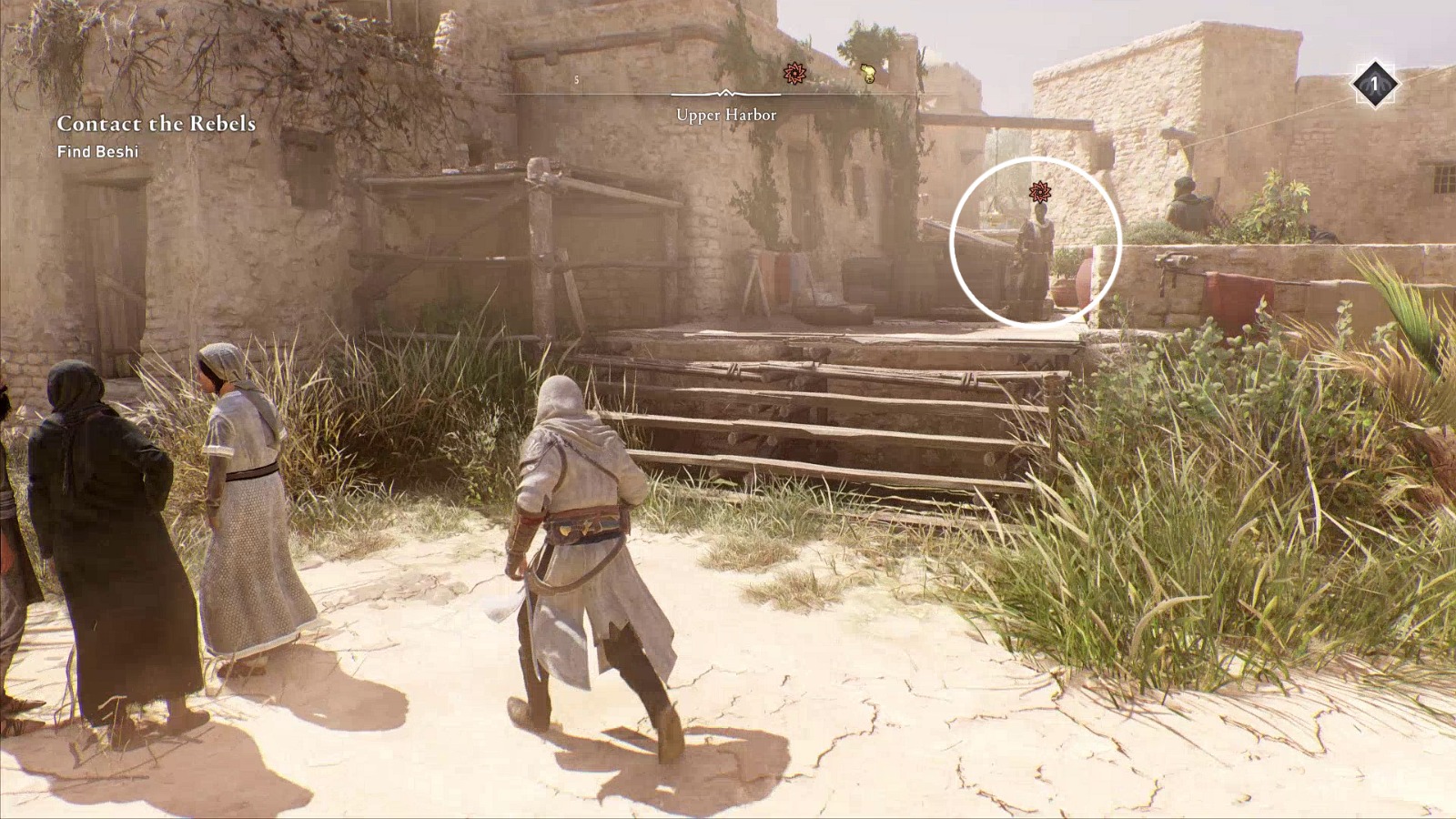Viewport: 1456px width, 819px height.
Task: Click the distance marker showing 5 on the compass
Action: (575, 79)
